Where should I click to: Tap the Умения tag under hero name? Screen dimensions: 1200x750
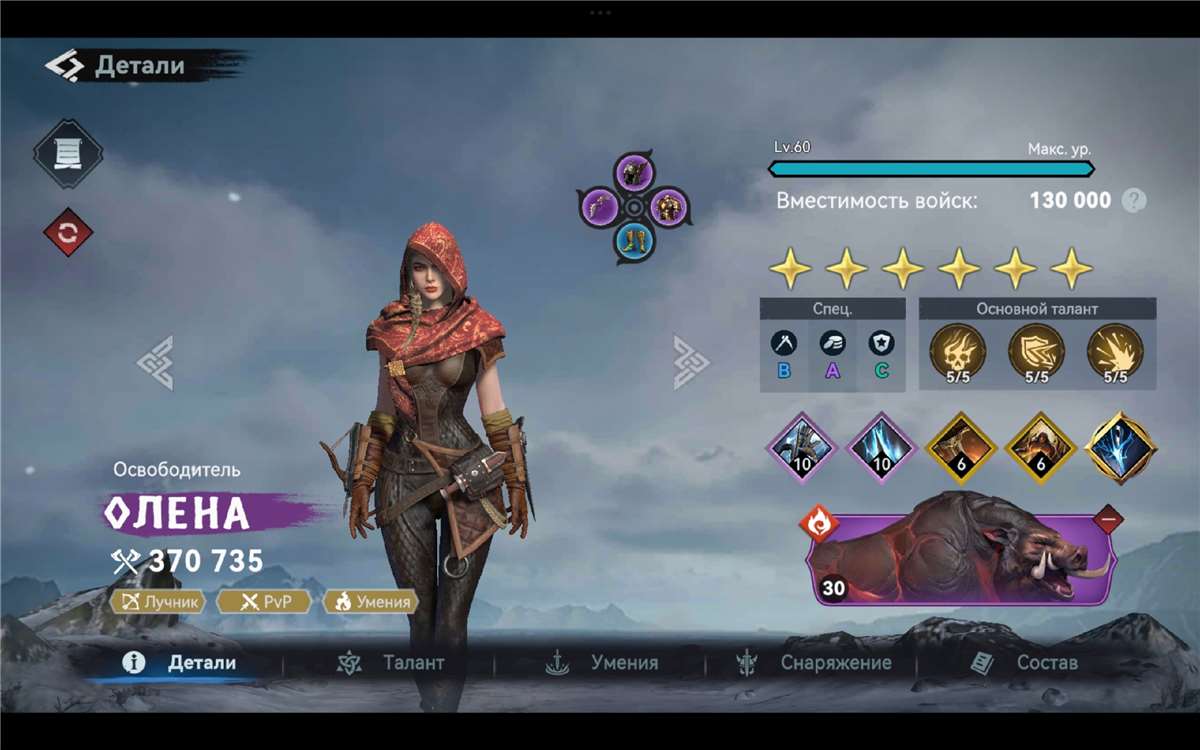tap(371, 601)
